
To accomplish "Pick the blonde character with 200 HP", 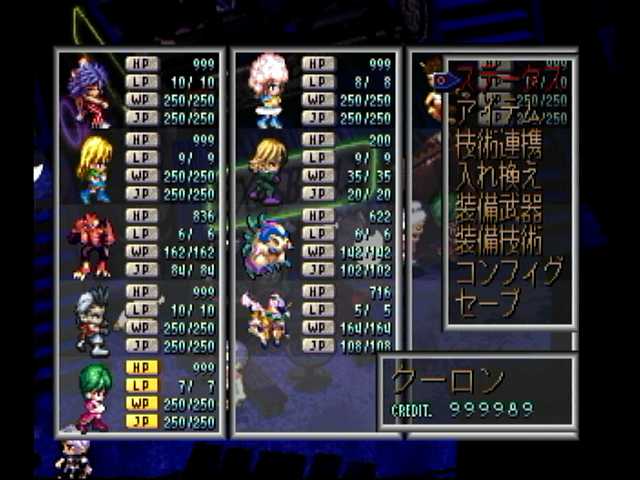I will [267, 168].
